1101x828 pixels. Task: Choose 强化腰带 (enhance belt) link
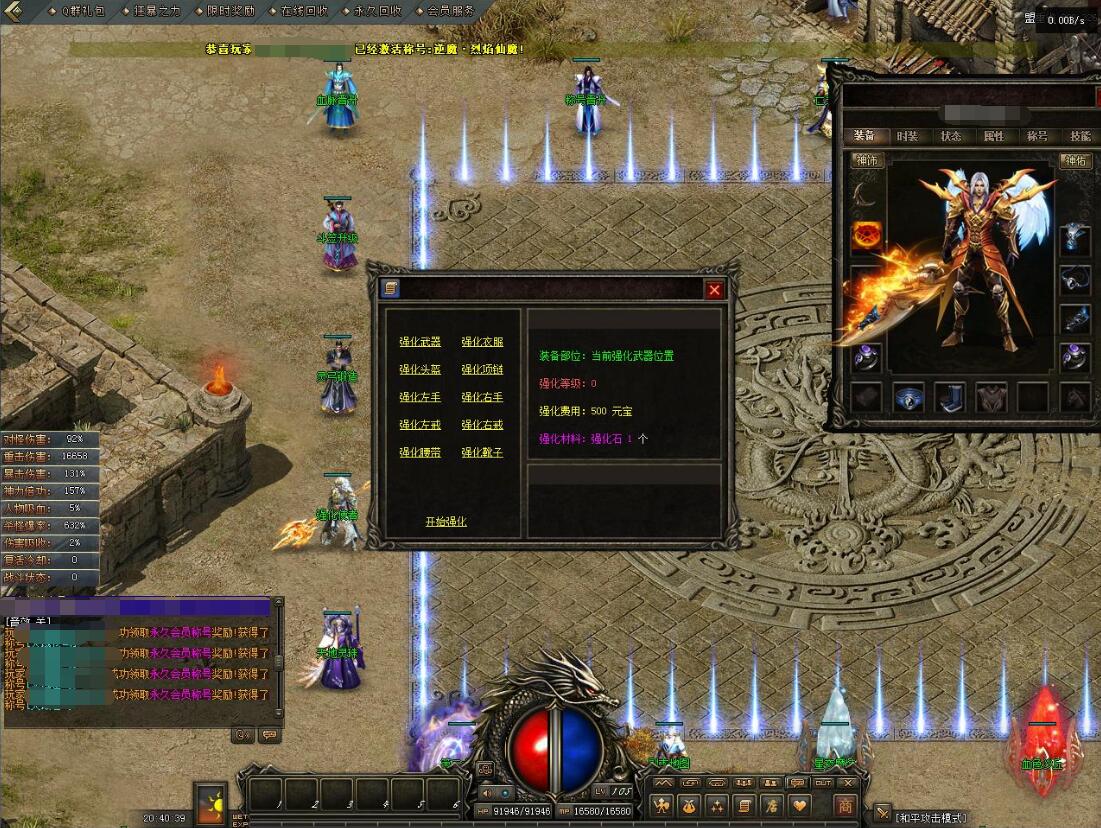(420, 453)
